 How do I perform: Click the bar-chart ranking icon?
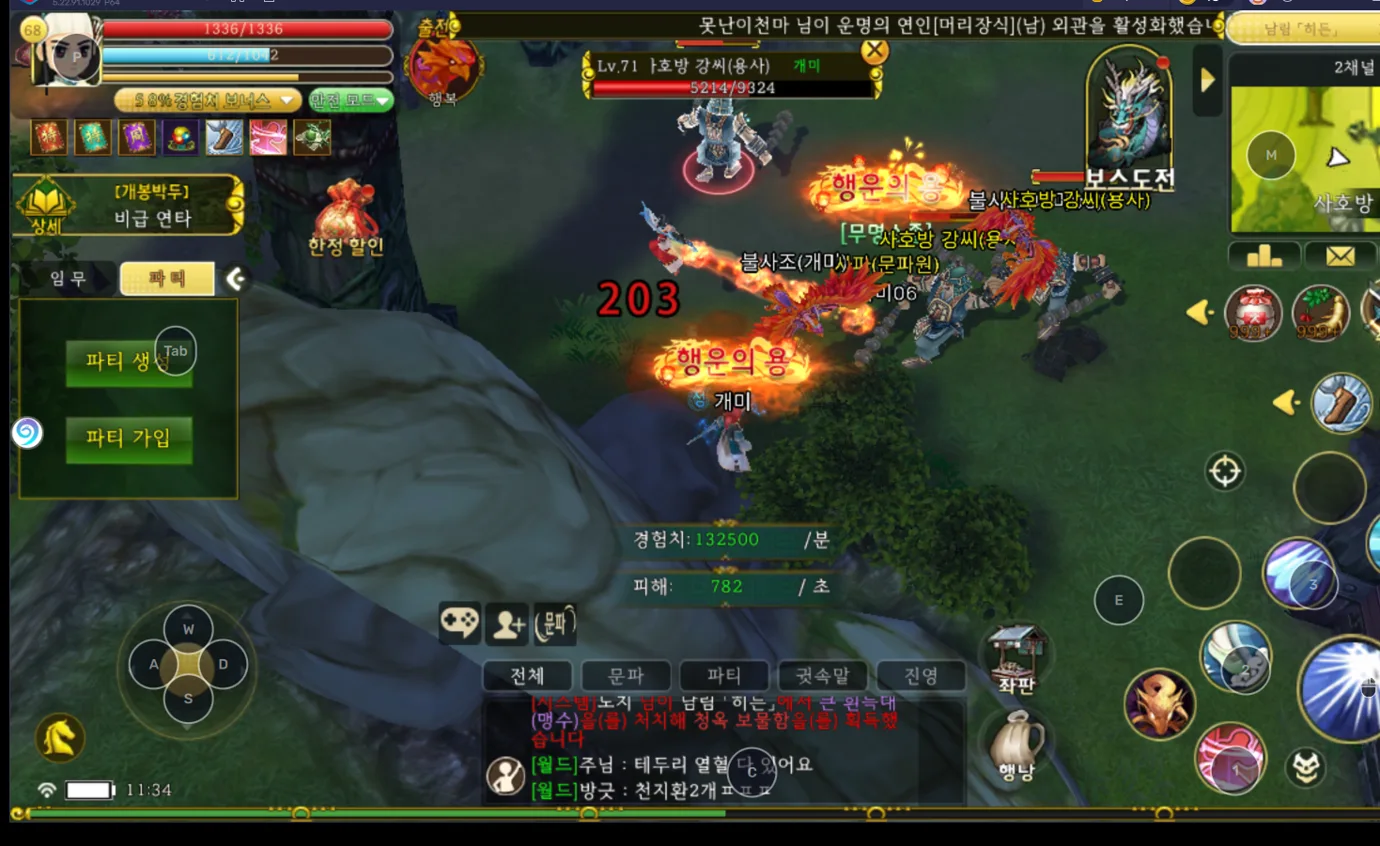pos(1262,256)
